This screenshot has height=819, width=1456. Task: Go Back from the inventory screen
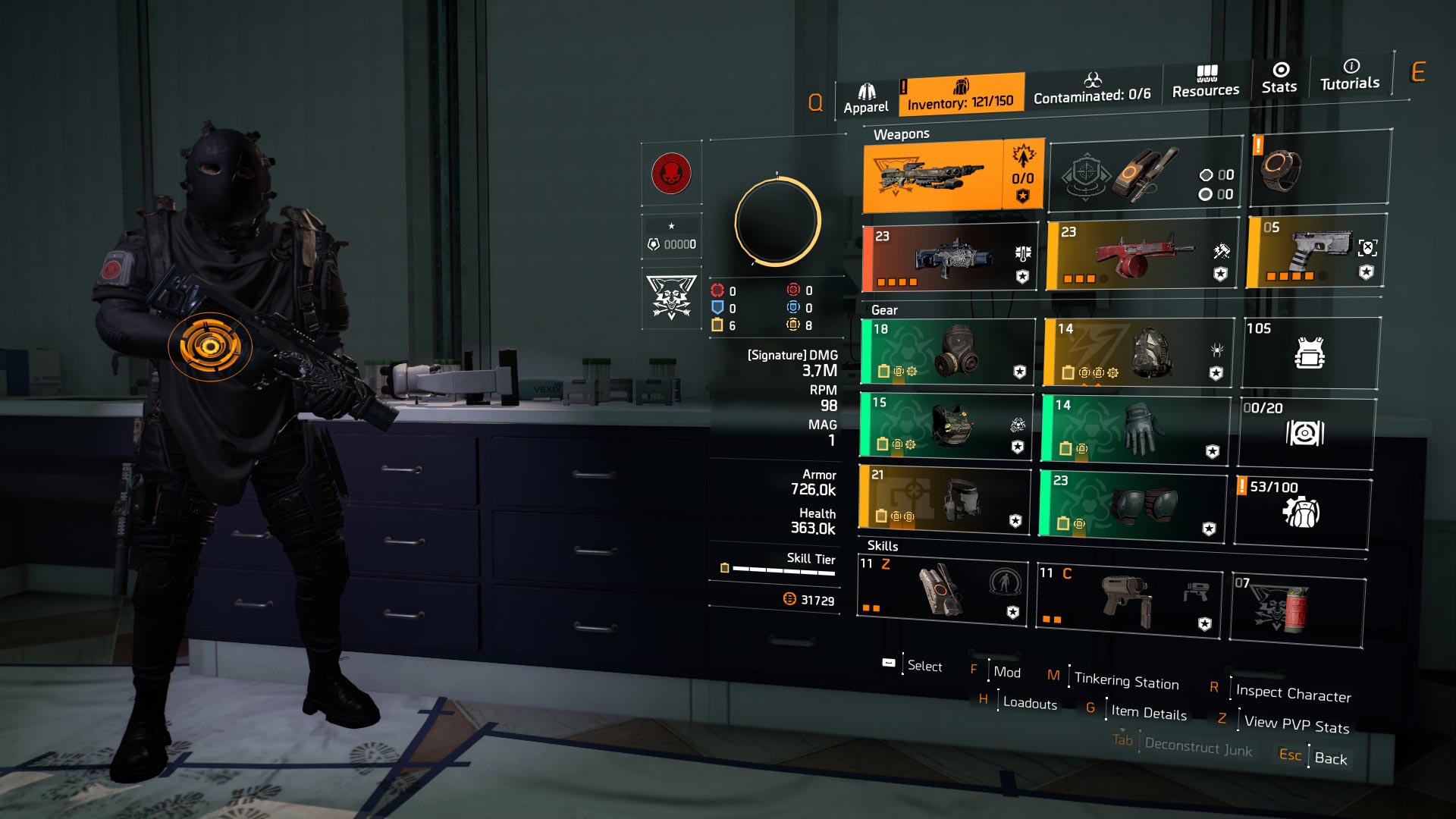1330,758
